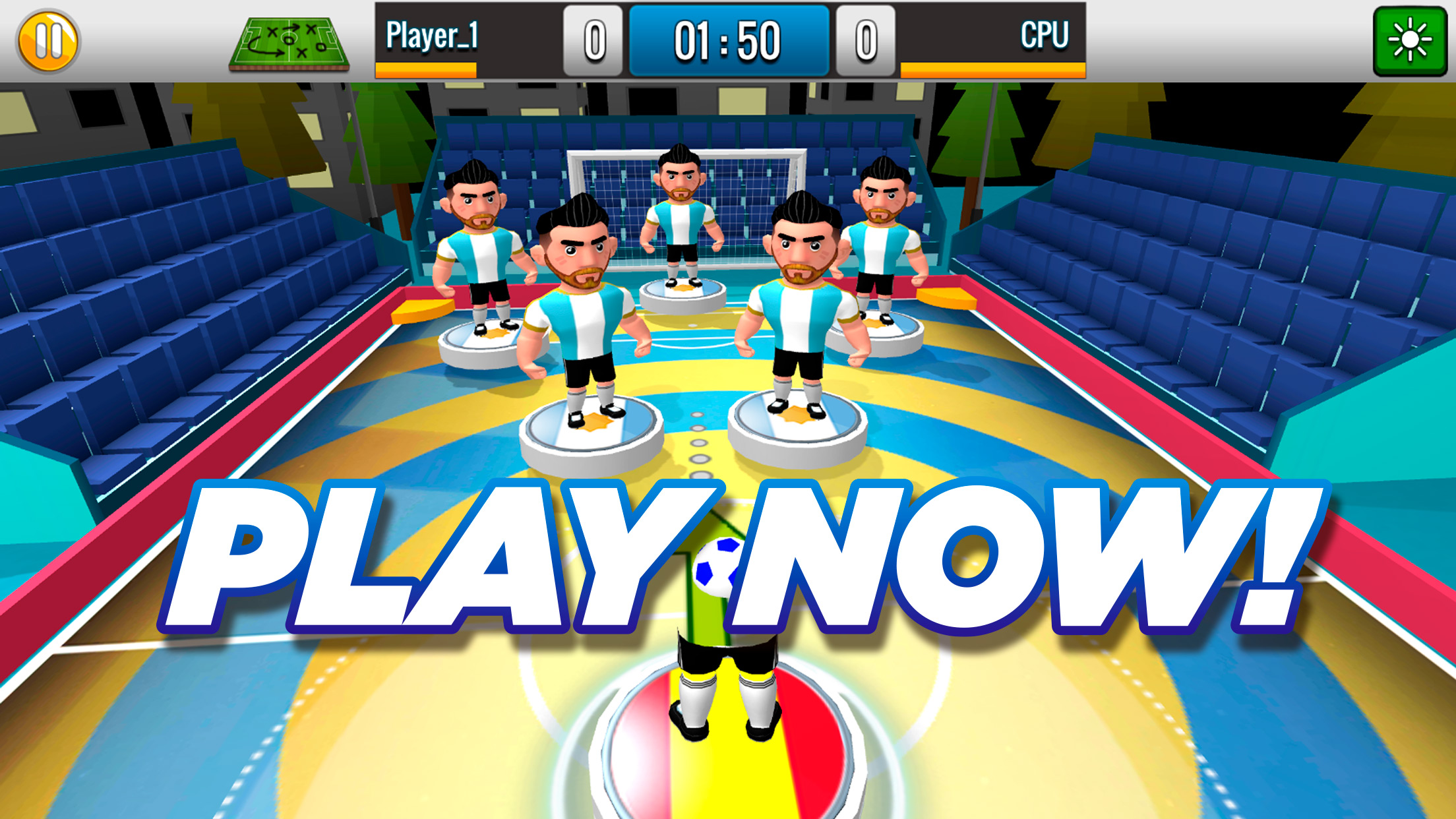Viewport: 1456px width, 819px height.
Task: Expand the 01:50 match timer panel
Action: (x=729, y=40)
